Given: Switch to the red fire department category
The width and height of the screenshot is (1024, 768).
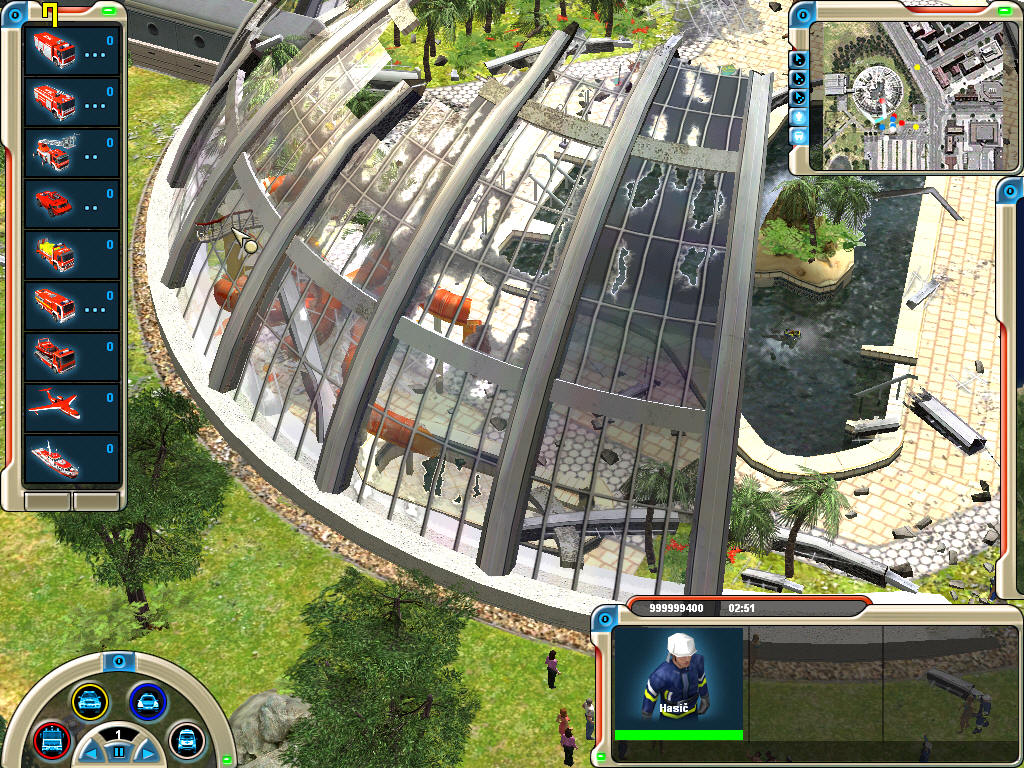Looking at the screenshot, I should tap(50, 739).
